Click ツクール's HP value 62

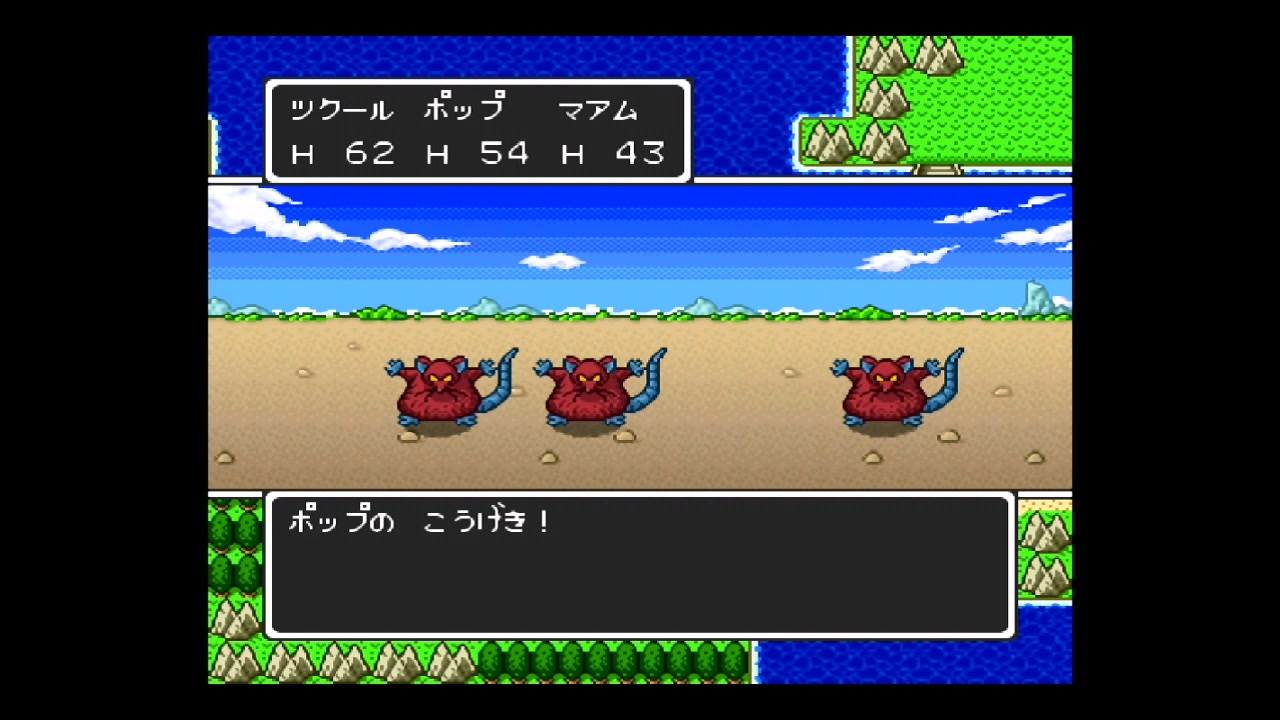pyautogui.click(x=371, y=153)
